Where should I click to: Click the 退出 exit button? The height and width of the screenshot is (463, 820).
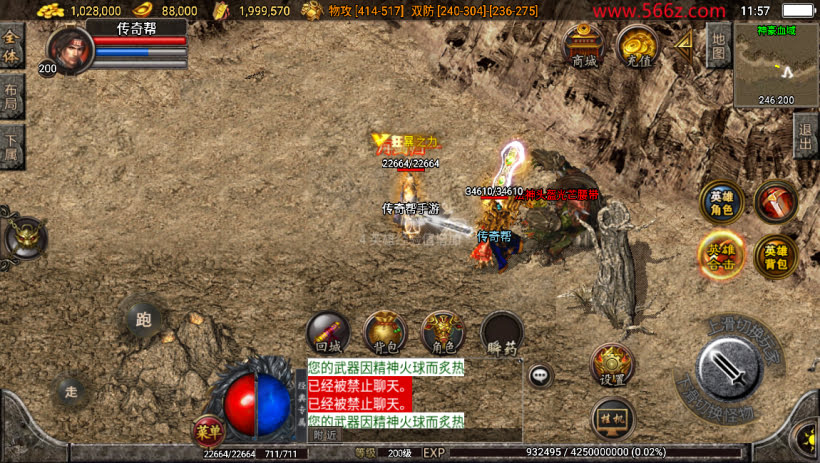(806, 131)
